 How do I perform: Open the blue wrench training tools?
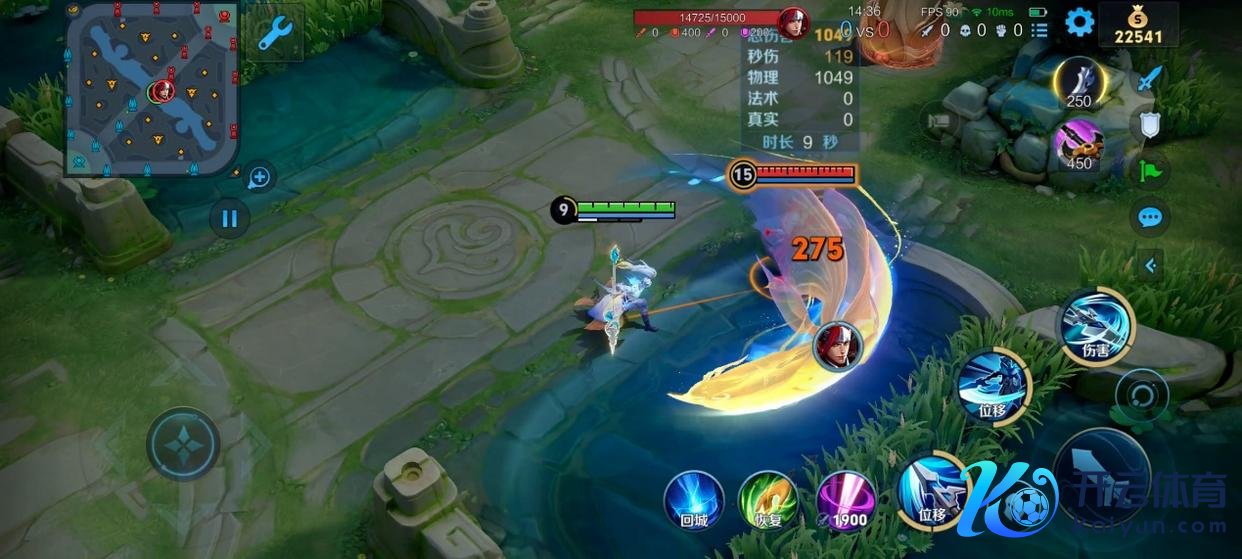(274, 35)
